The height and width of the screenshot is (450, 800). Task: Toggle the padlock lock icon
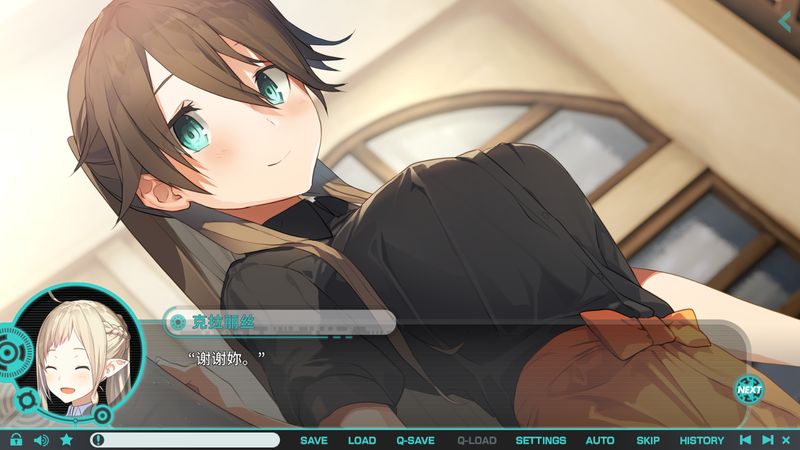[x=16, y=440]
